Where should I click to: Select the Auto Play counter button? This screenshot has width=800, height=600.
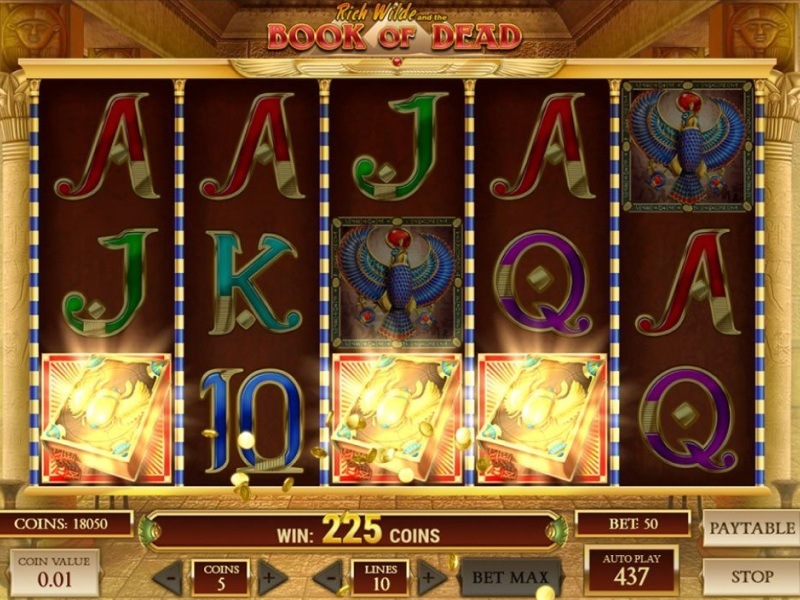[x=631, y=570]
